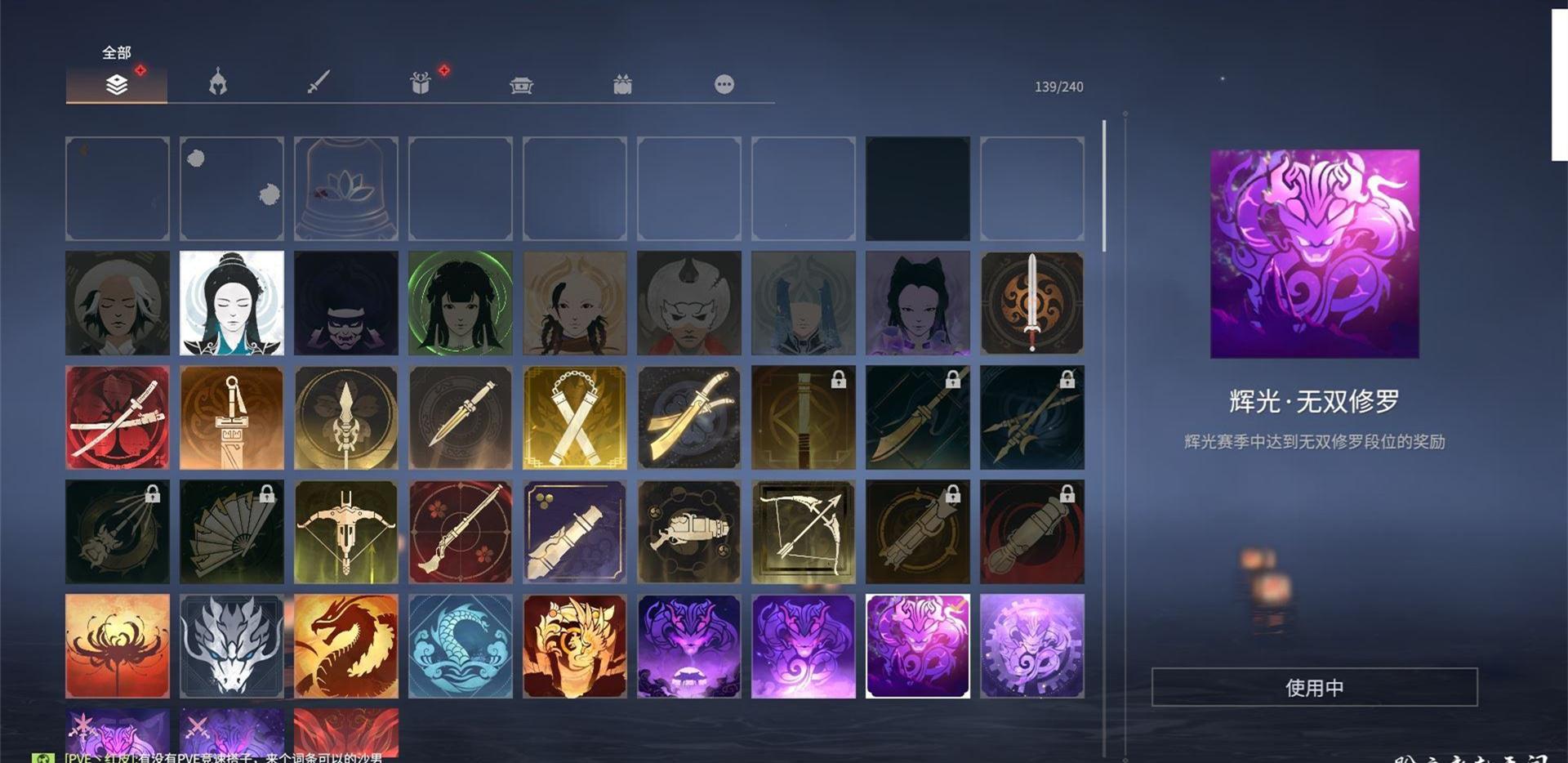Select the white-background woman portrait avatar
Screen dimensions: 1568x763
(232, 303)
